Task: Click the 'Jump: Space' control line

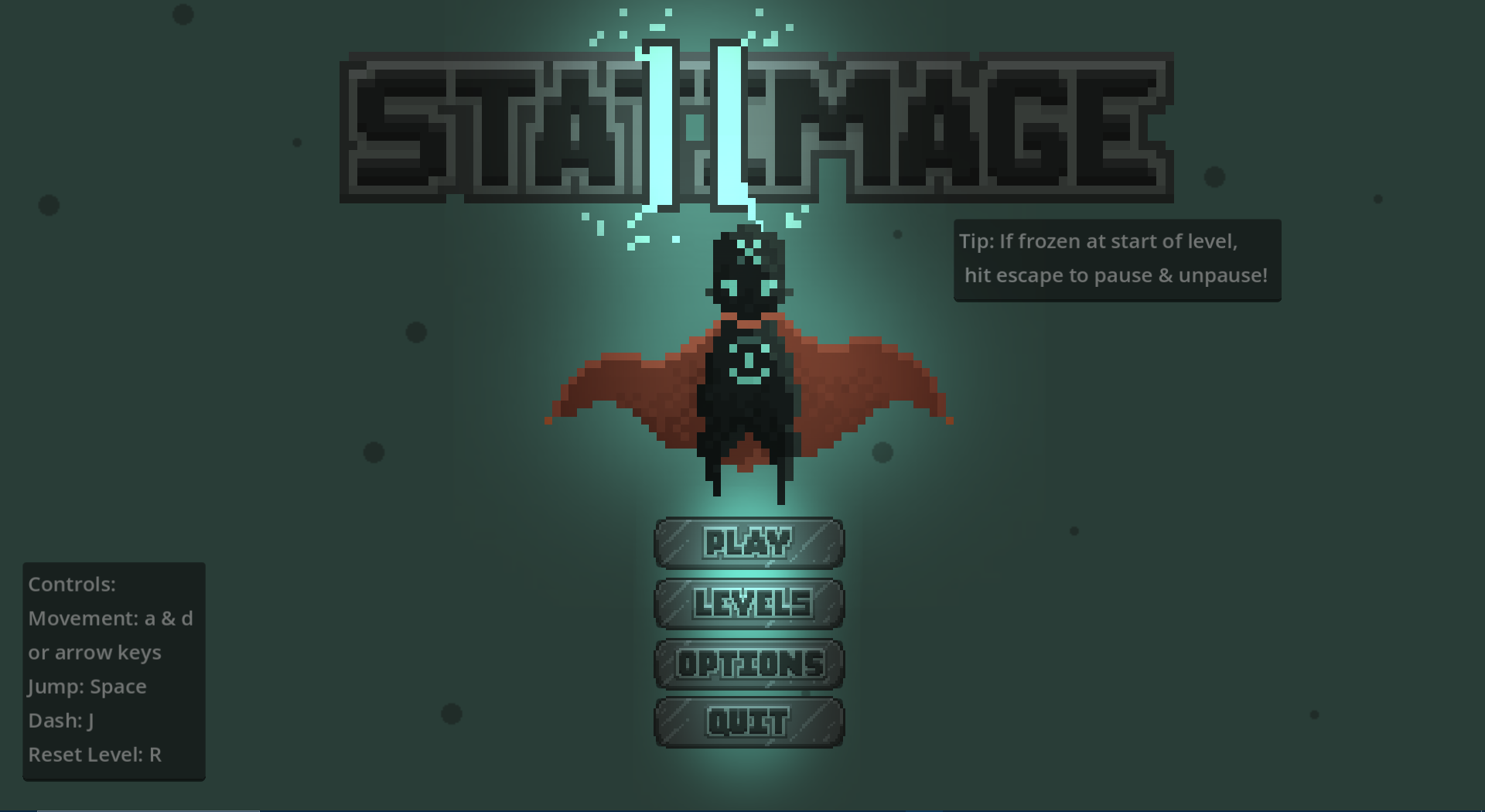Action: [x=87, y=687]
